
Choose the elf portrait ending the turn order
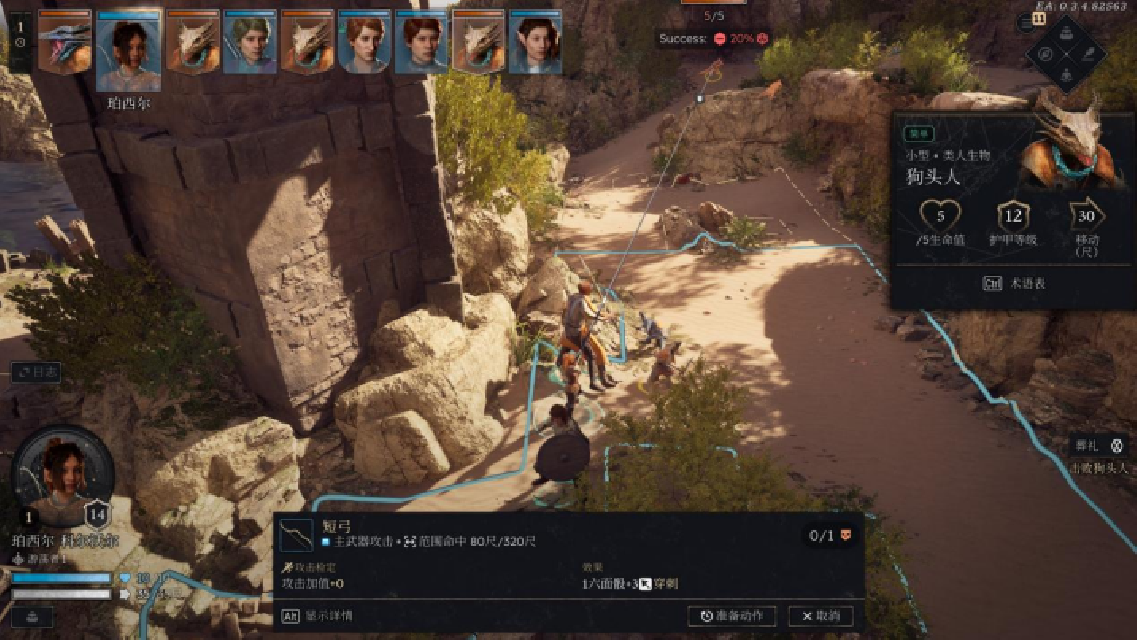click(535, 42)
